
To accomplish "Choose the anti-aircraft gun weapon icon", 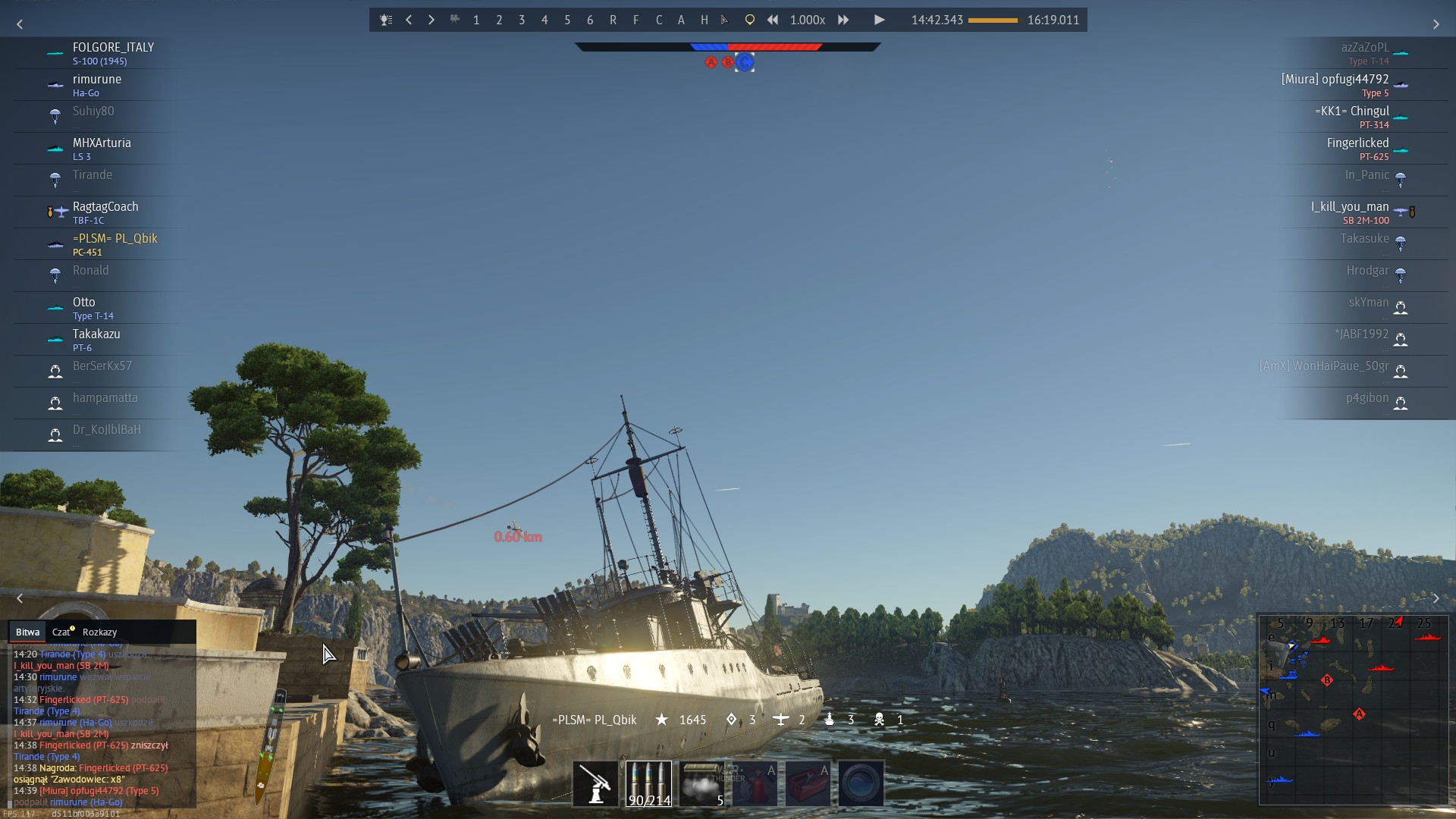I will (x=595, y=783).
